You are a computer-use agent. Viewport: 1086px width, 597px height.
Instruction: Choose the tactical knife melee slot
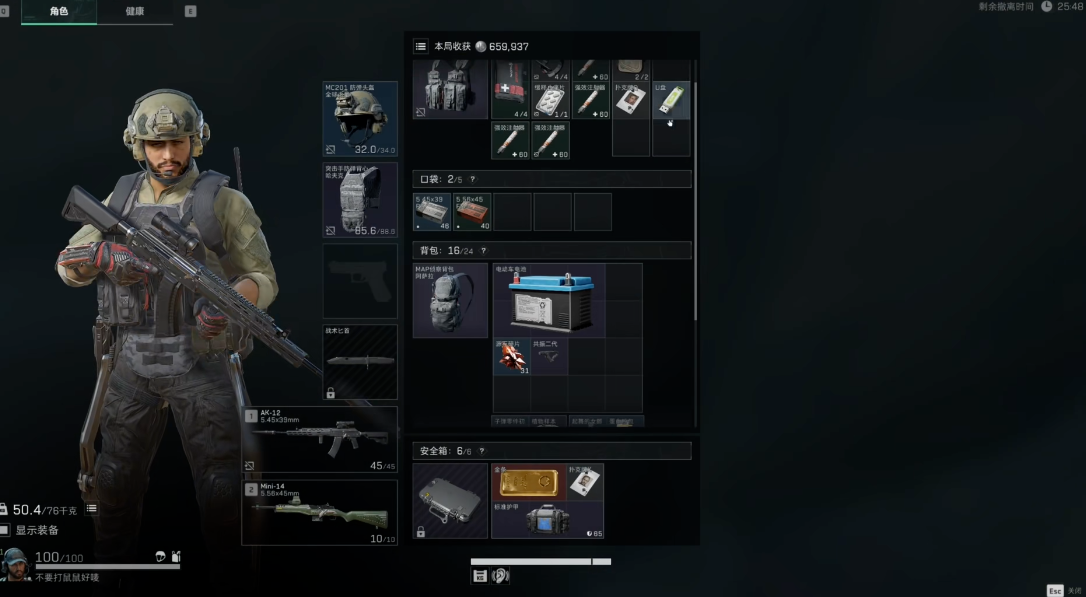coord(360,362)
